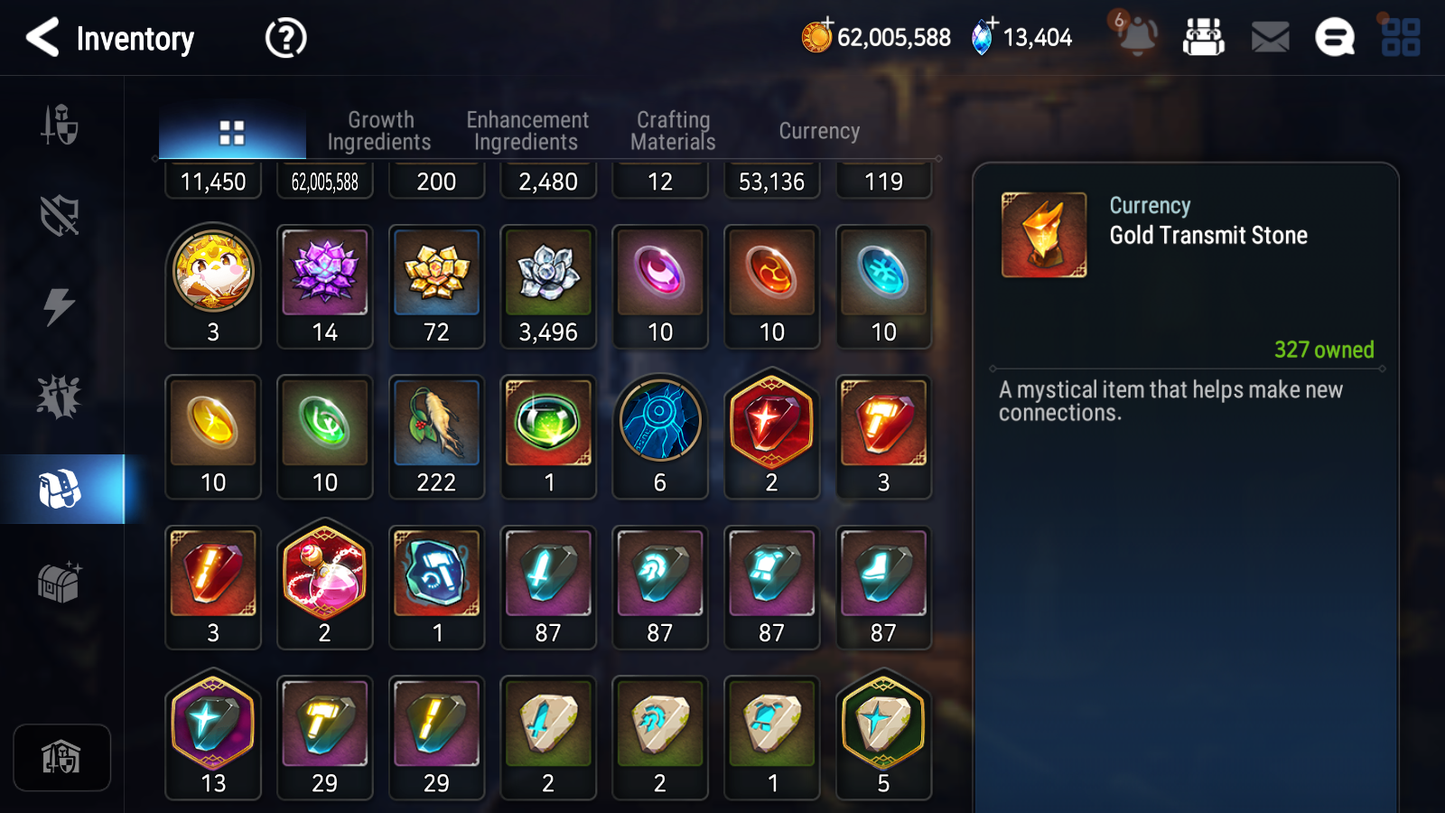
Task: Open the help question mark
Action: [285, 37]
